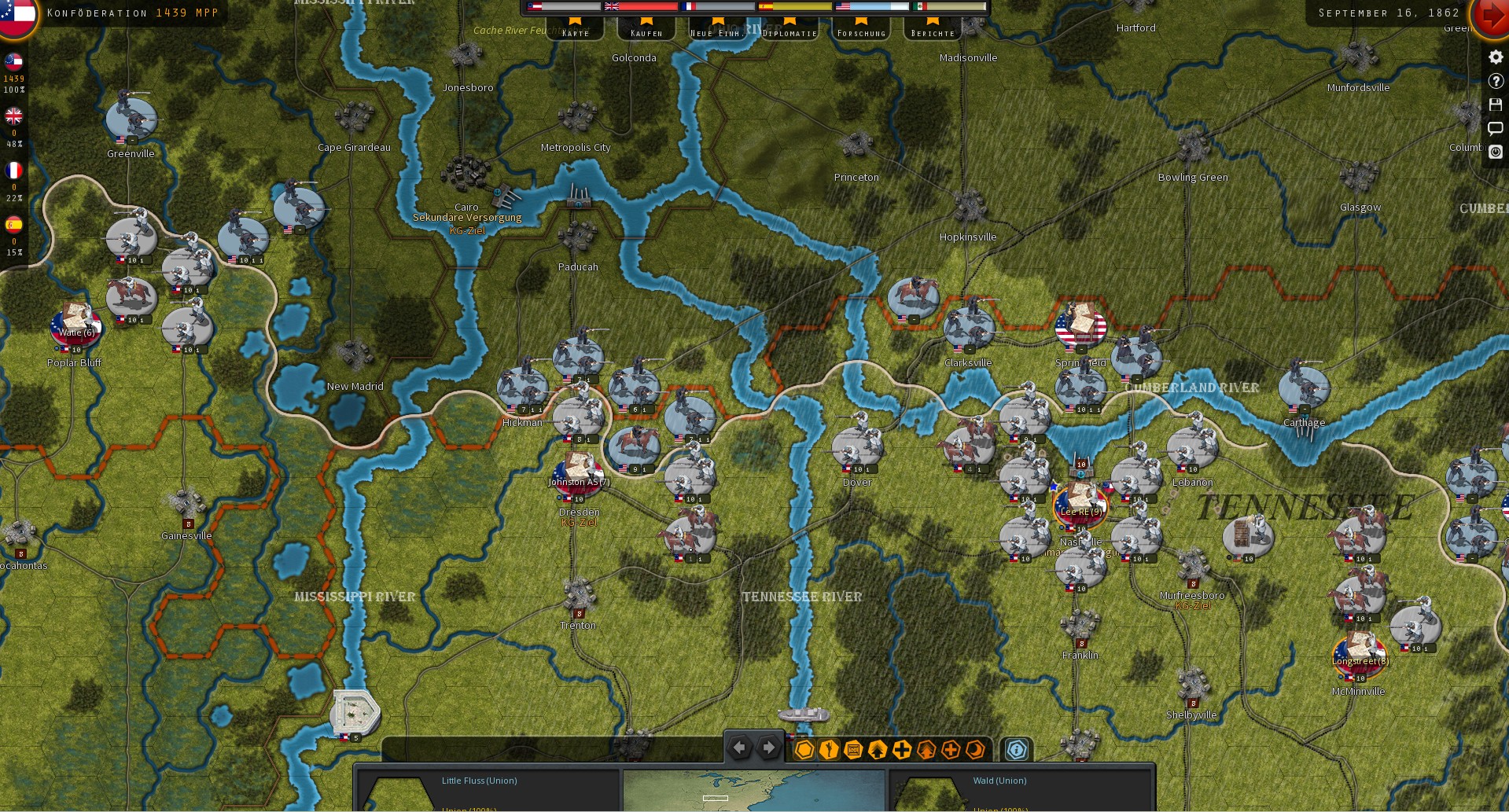Click the supply depot display icon
Viewport: 1509px width, 812px height.
(x=853, y=749)
